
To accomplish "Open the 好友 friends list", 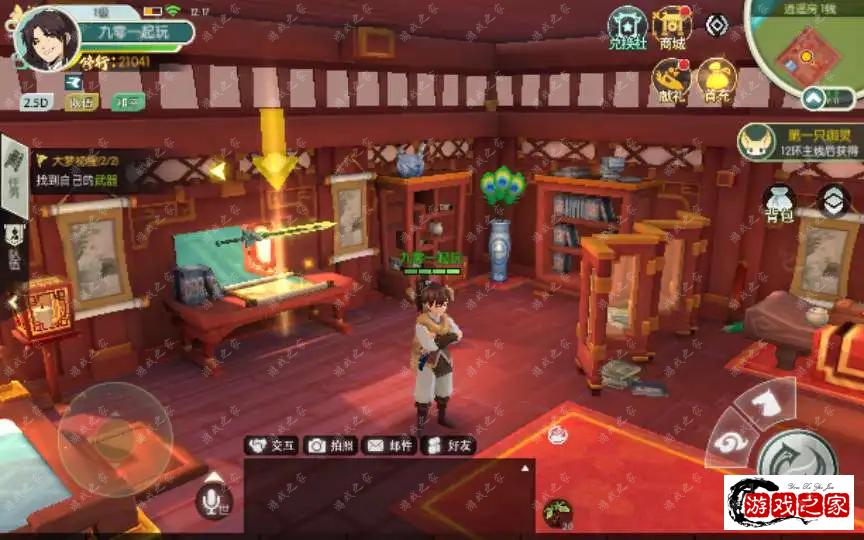I will [x=447, y=446].
